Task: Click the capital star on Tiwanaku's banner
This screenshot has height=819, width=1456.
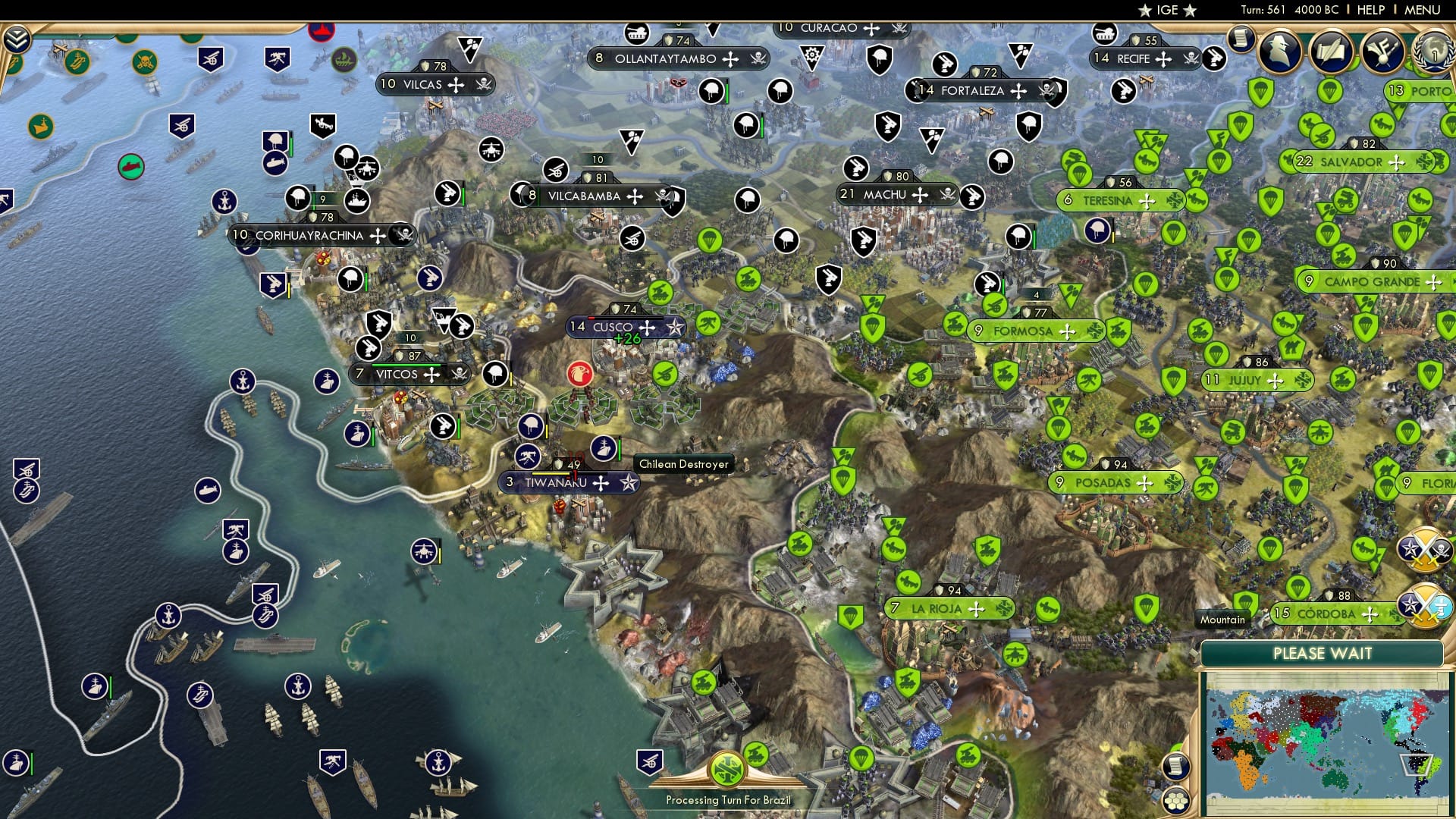Action: click(628, 482)
